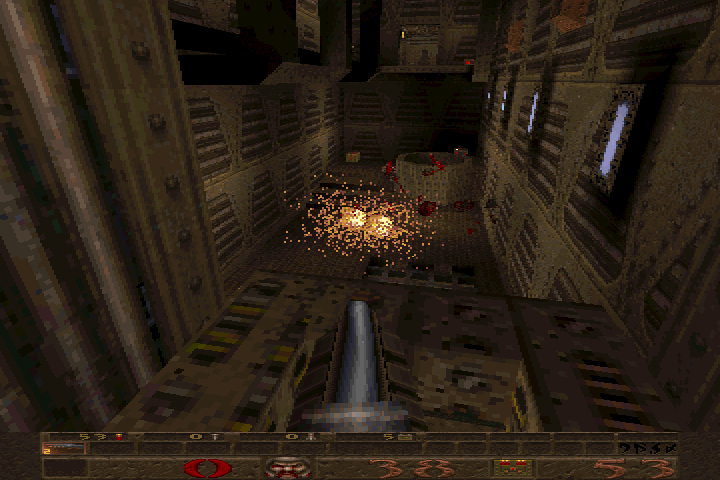Click the player face portrait
The height and width of the screenshot is (480, 720).
pyautogui.click(x=287, y=467)
